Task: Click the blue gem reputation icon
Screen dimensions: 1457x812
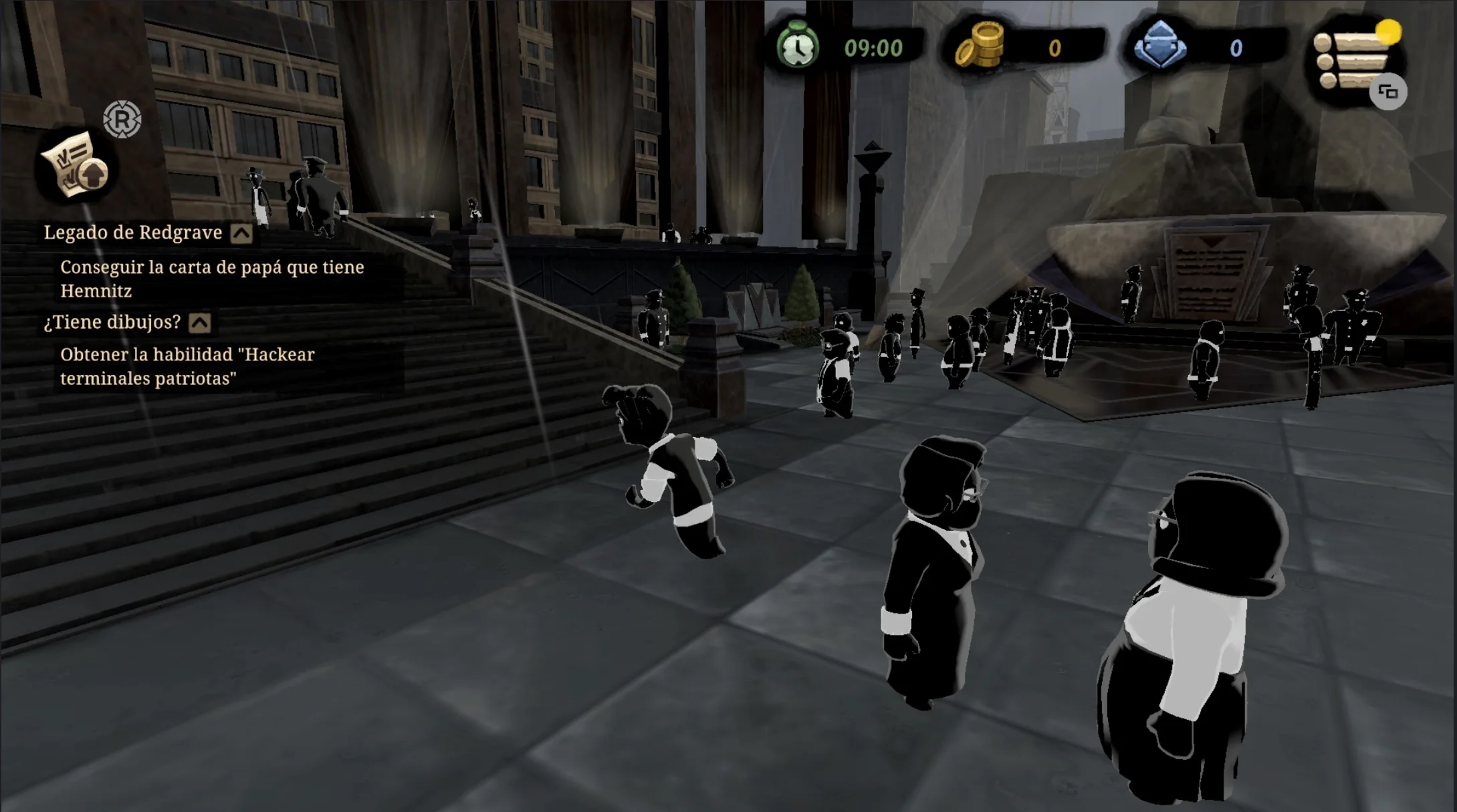Action: pos(1160,45)
